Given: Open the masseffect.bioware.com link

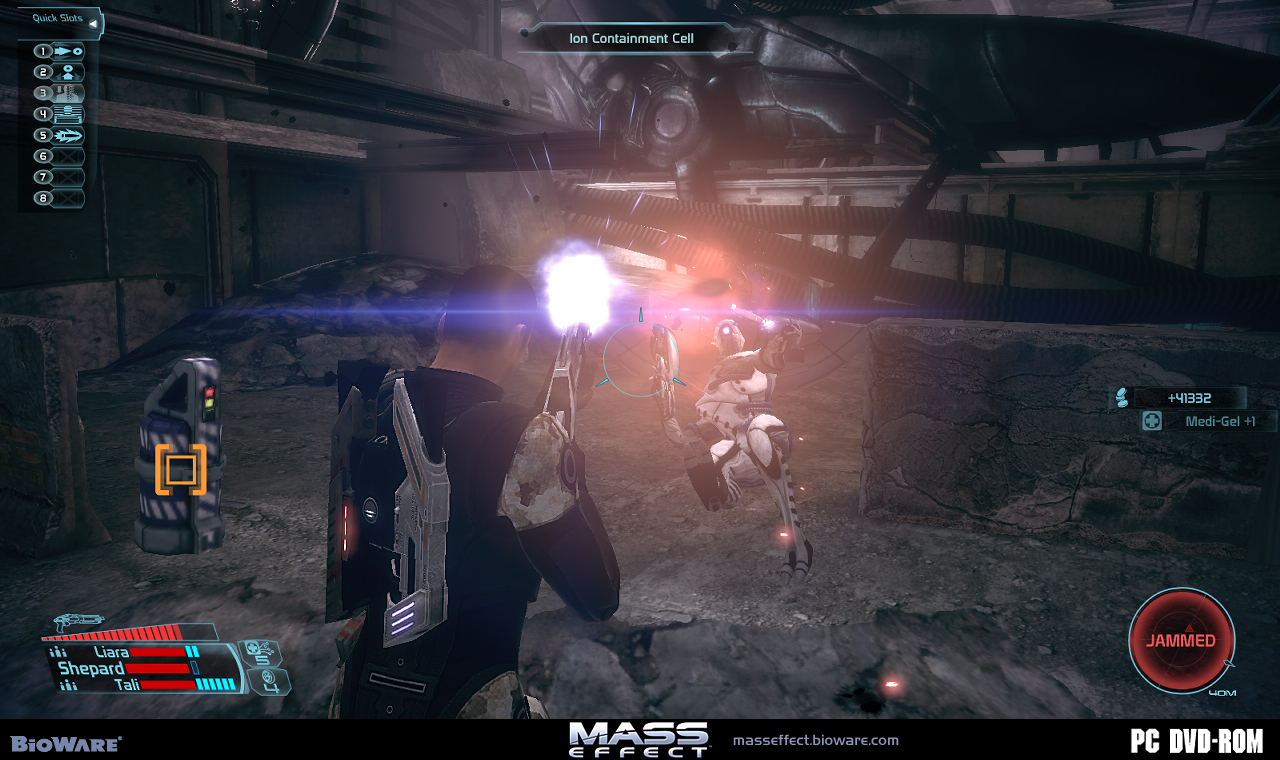Looking at the screenshot, I should pos(815,741).
